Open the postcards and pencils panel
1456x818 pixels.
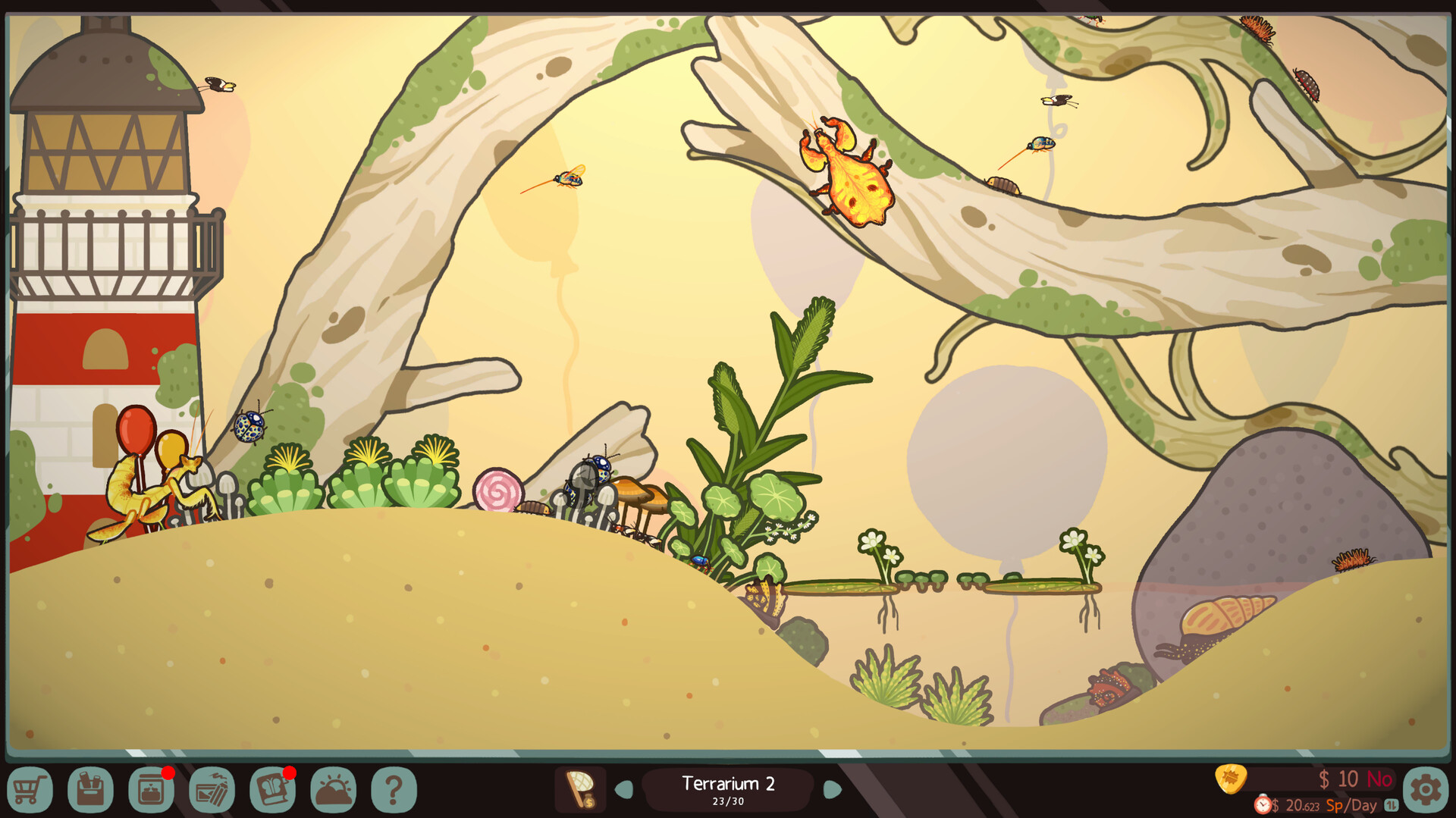pyautogui.click(x=212, y=790)
